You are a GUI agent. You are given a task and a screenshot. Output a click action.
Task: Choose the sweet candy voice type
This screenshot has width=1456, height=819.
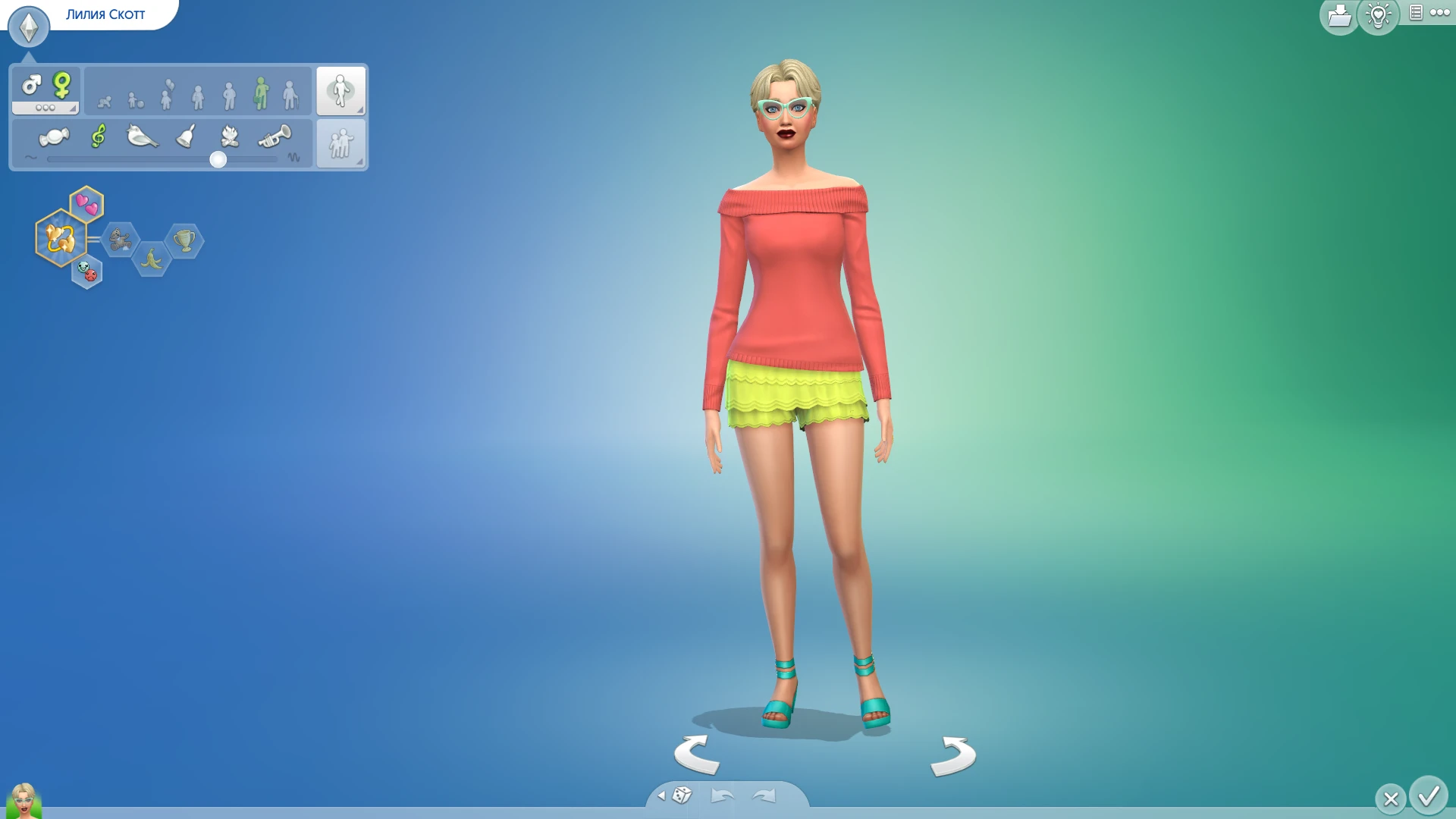55,137
